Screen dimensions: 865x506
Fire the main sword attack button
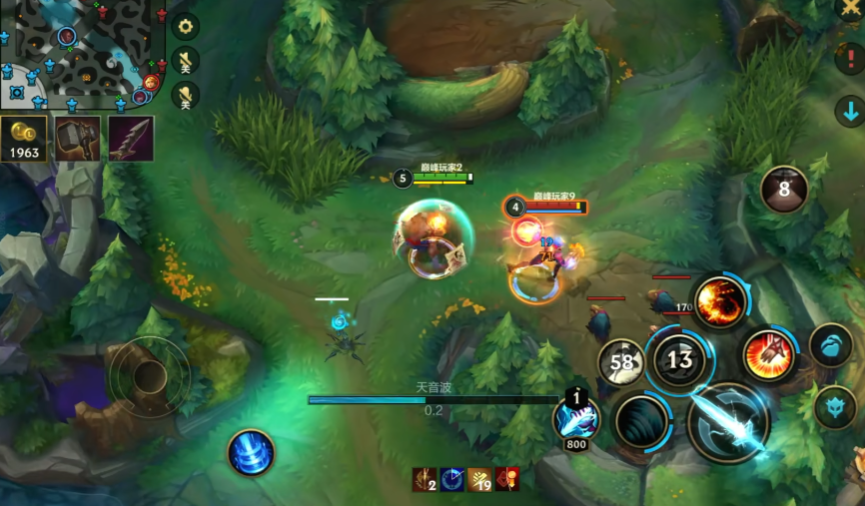point(729,423)
